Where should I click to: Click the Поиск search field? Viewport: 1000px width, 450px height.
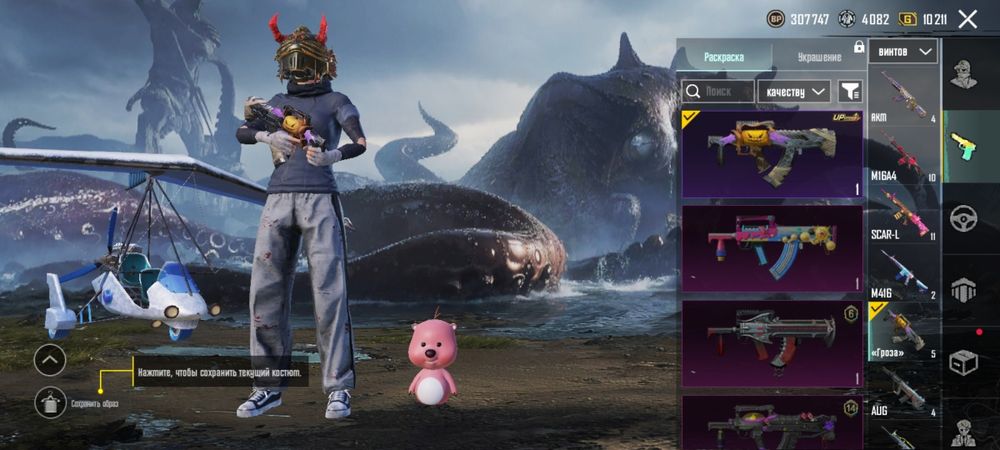[718, 91]
